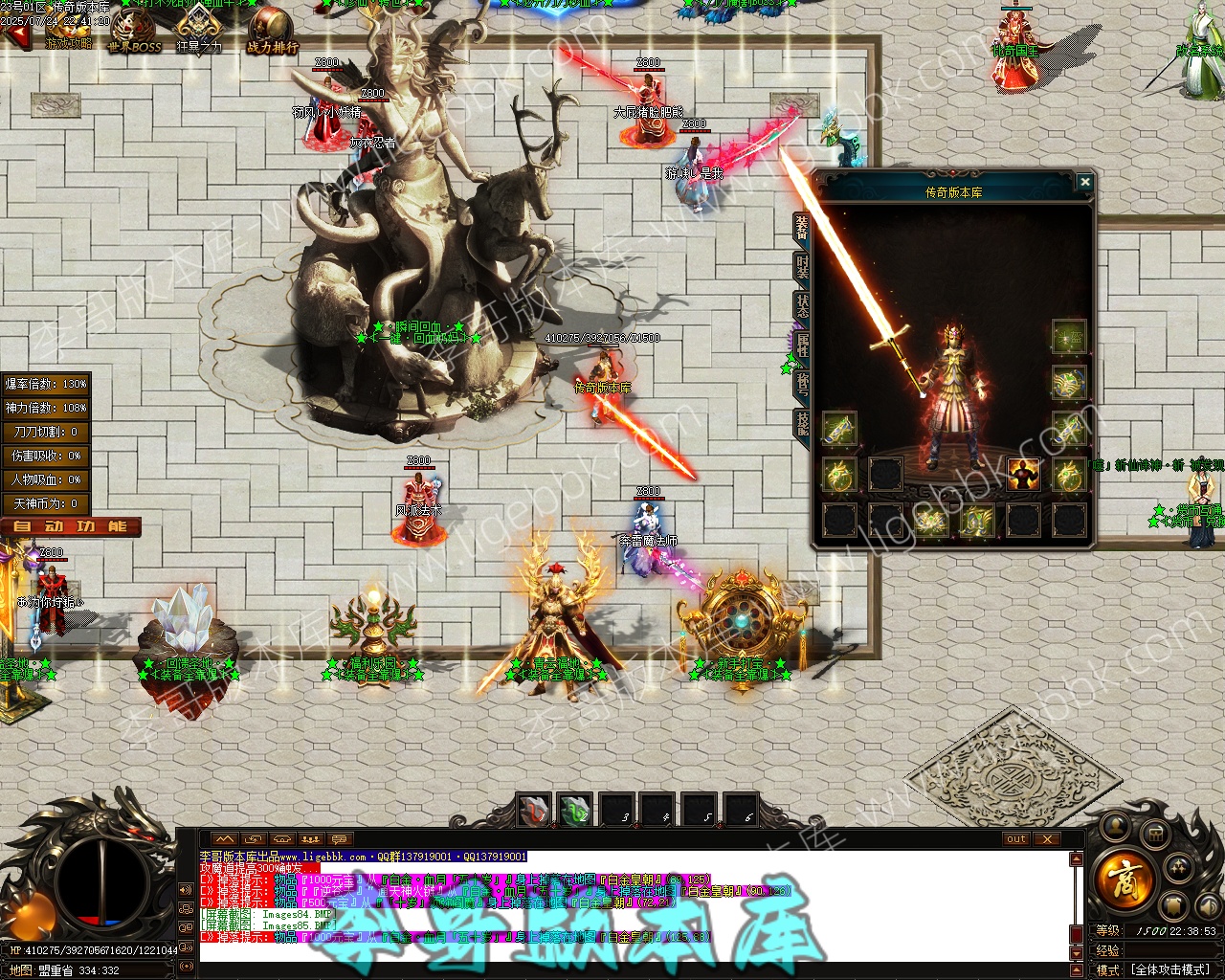Select the 装备 (equipment) tab
The height and width of the screenshot is (980, 1225).
pos(802,228)
